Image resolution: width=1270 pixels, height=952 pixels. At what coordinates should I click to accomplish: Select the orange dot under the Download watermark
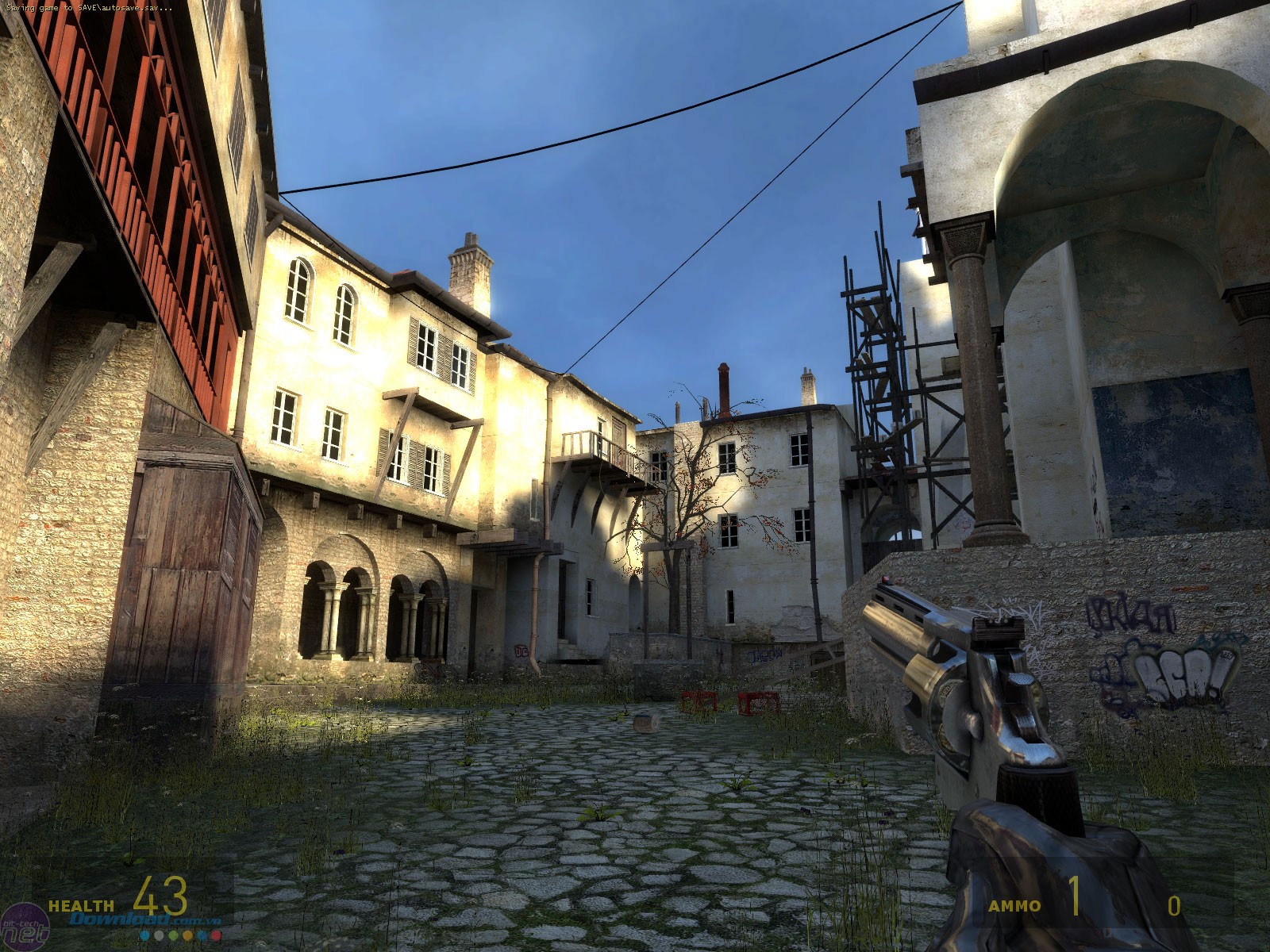(187, 935)
